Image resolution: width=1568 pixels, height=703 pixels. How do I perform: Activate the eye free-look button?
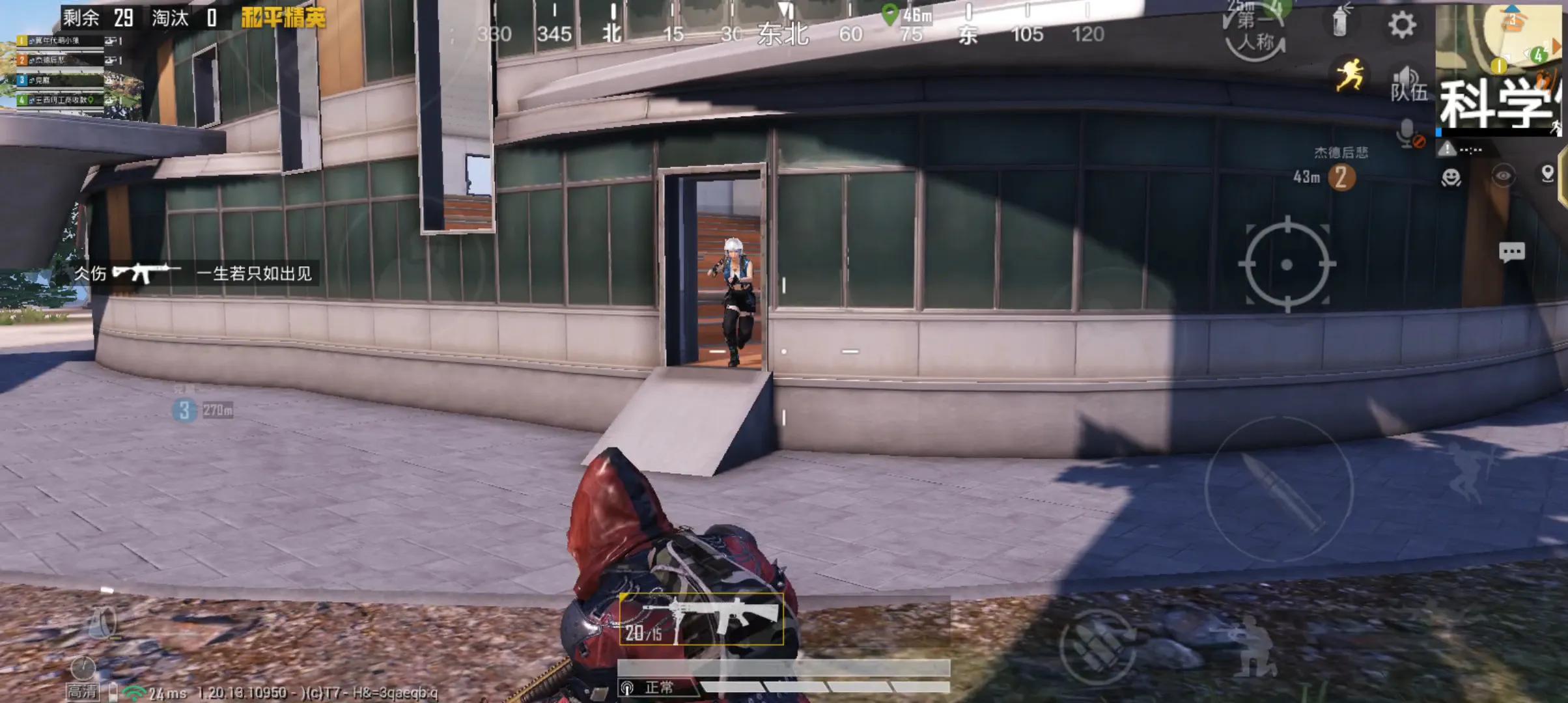tap(1503, 176)
